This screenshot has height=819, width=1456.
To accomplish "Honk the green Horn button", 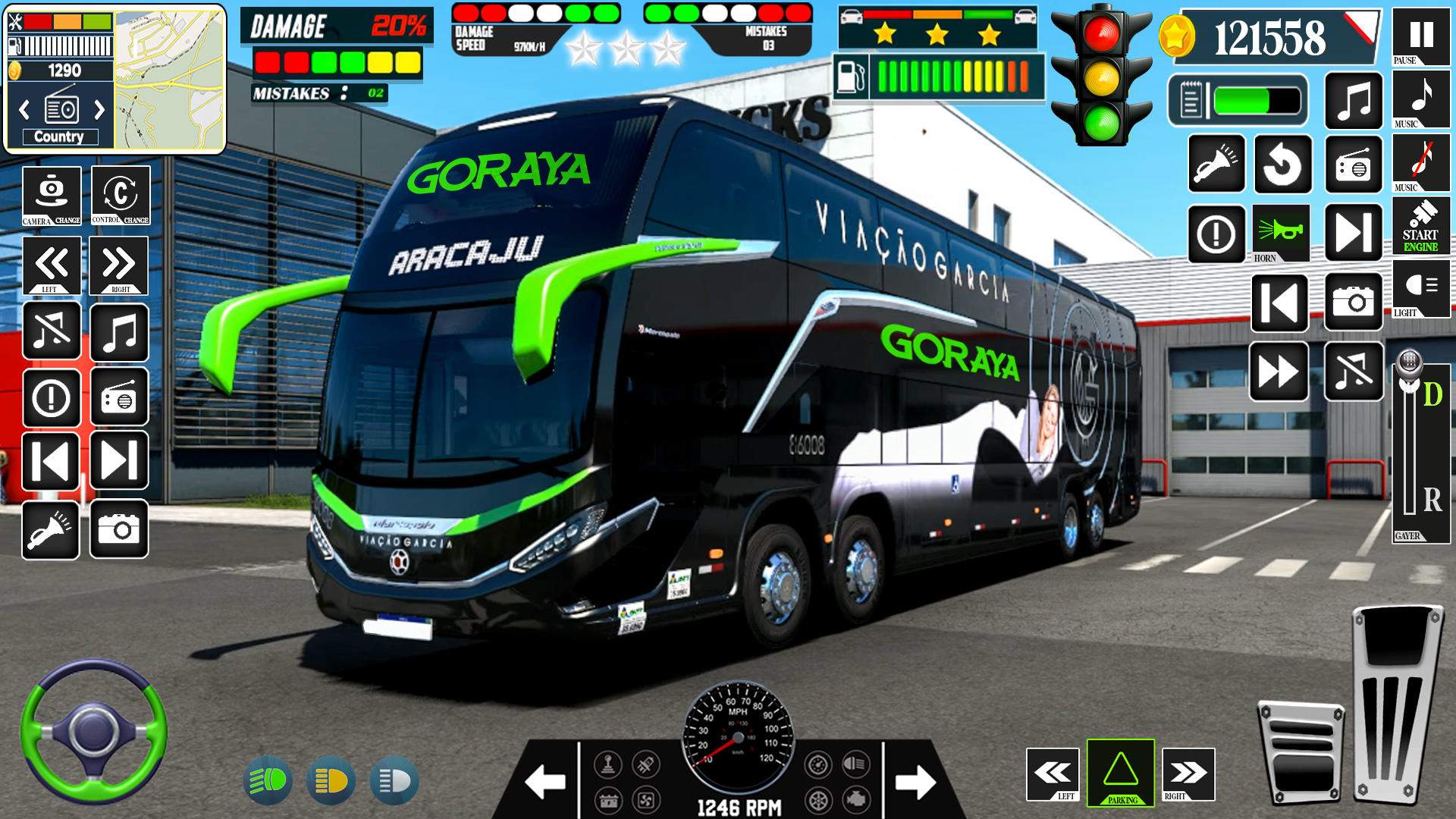I will (x=1281, y=233).
